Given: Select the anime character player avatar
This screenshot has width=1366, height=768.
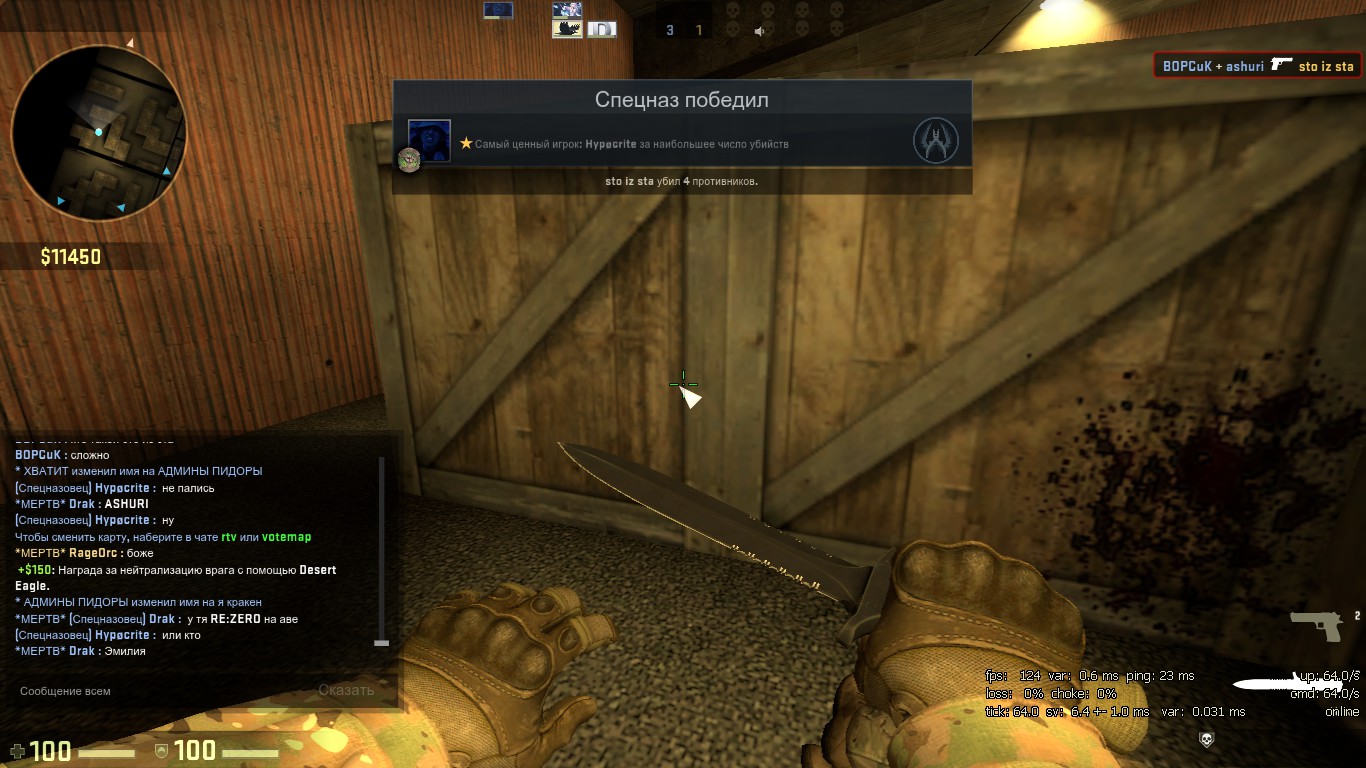Looking at the screenshot, I should point(567,10).
